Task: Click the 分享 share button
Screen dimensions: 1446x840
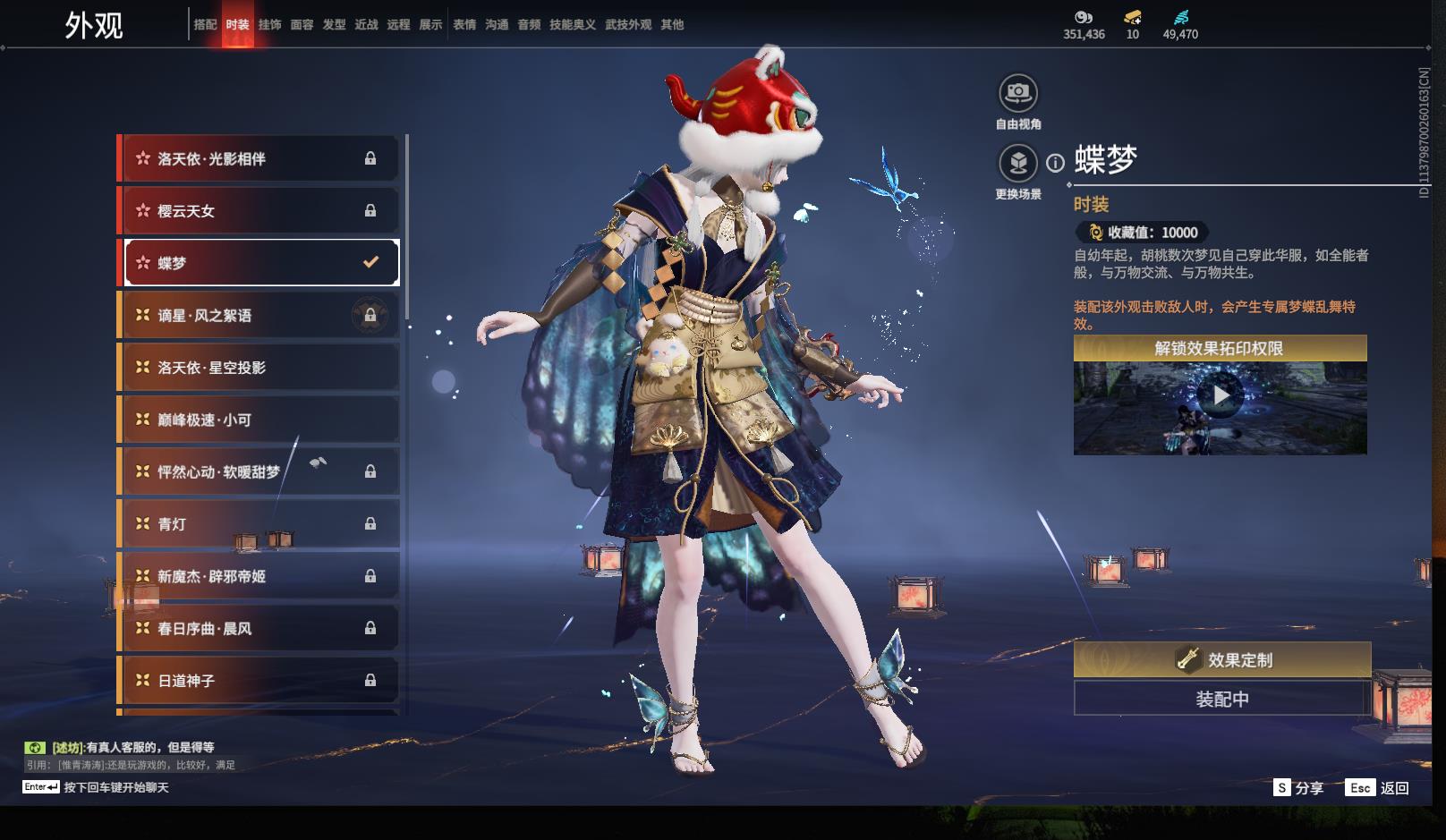Action: [1299, 788]
